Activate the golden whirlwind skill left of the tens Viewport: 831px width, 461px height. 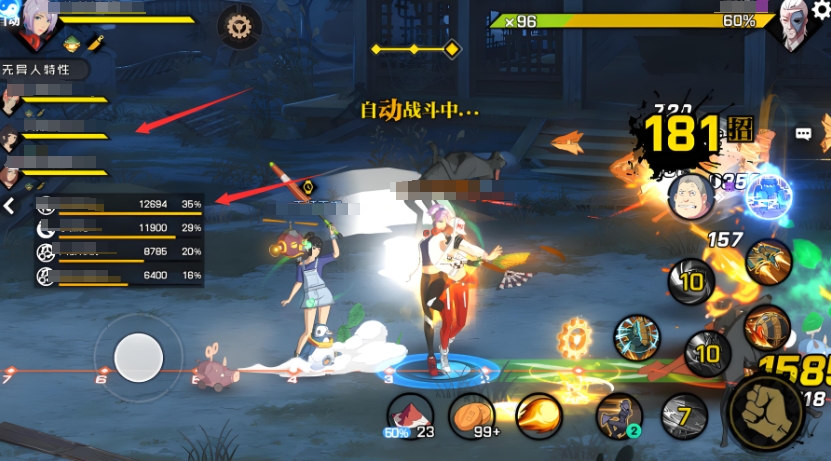(x=636, y=337)
